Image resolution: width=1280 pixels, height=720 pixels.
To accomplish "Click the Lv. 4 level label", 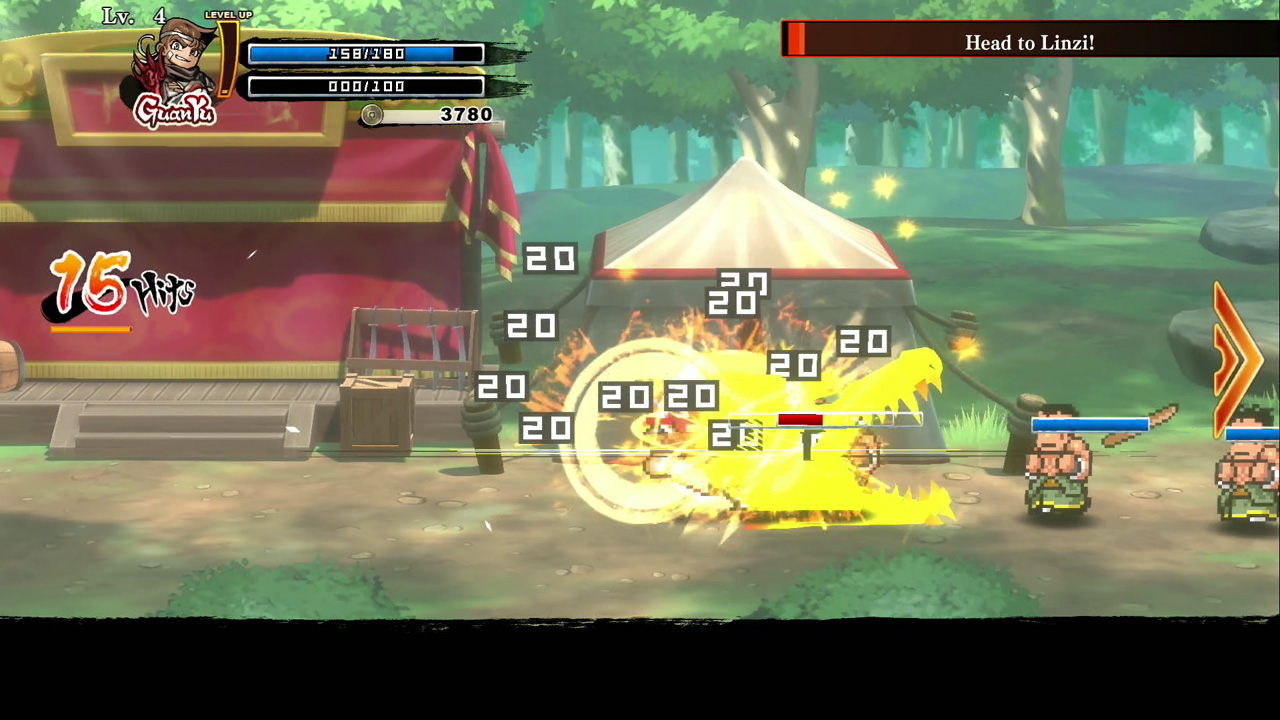I will click(x=132, y=16).
